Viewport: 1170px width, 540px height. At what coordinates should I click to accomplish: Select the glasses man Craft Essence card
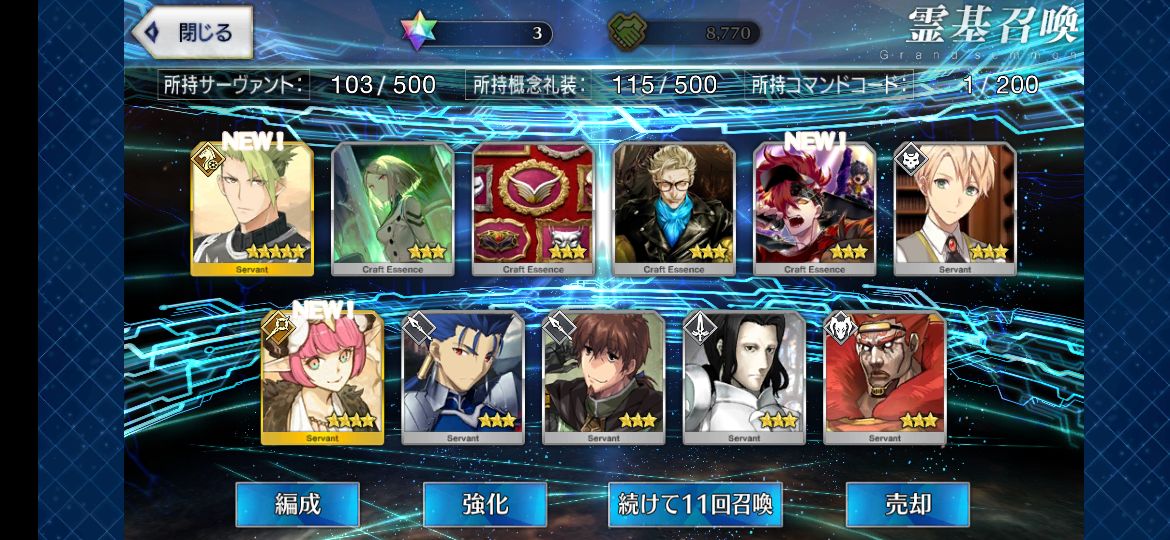pyautogui.click(x=674, y=209)
